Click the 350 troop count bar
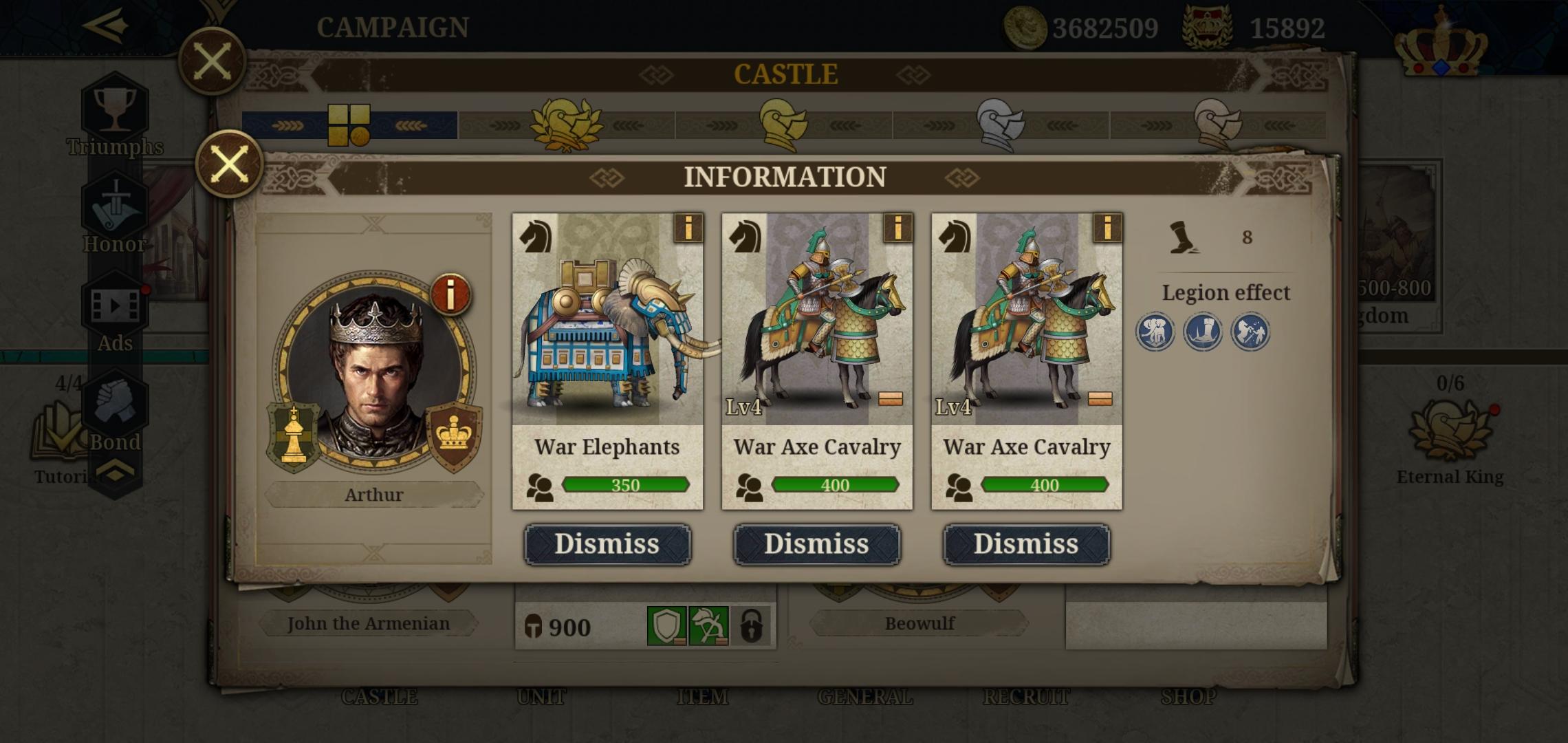The width and height of the screenshot is (1568, 743). tap(628, 485)
